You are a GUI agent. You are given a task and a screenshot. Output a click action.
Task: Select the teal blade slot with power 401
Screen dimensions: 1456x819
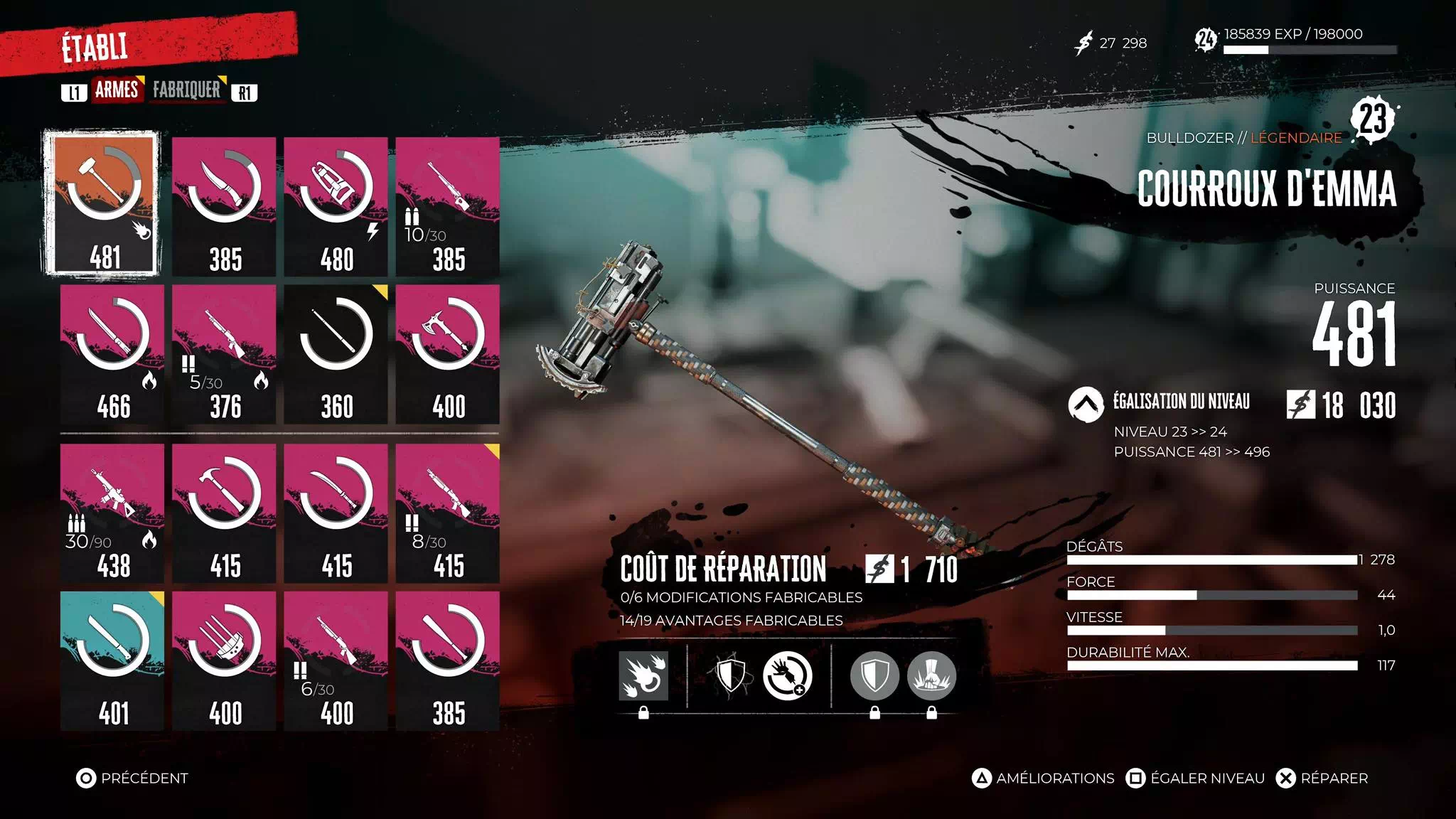(112, 660)
